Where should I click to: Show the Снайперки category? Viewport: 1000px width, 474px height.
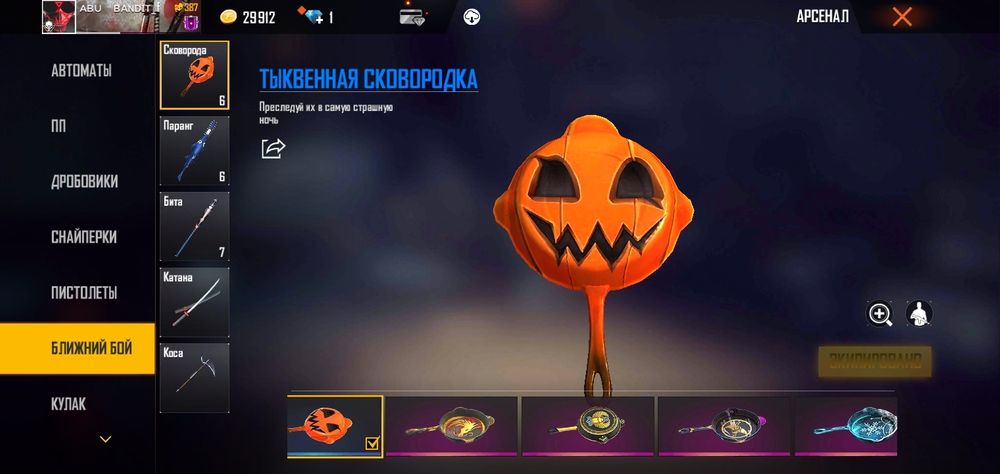pyautogui.click(x=84, y=237)
